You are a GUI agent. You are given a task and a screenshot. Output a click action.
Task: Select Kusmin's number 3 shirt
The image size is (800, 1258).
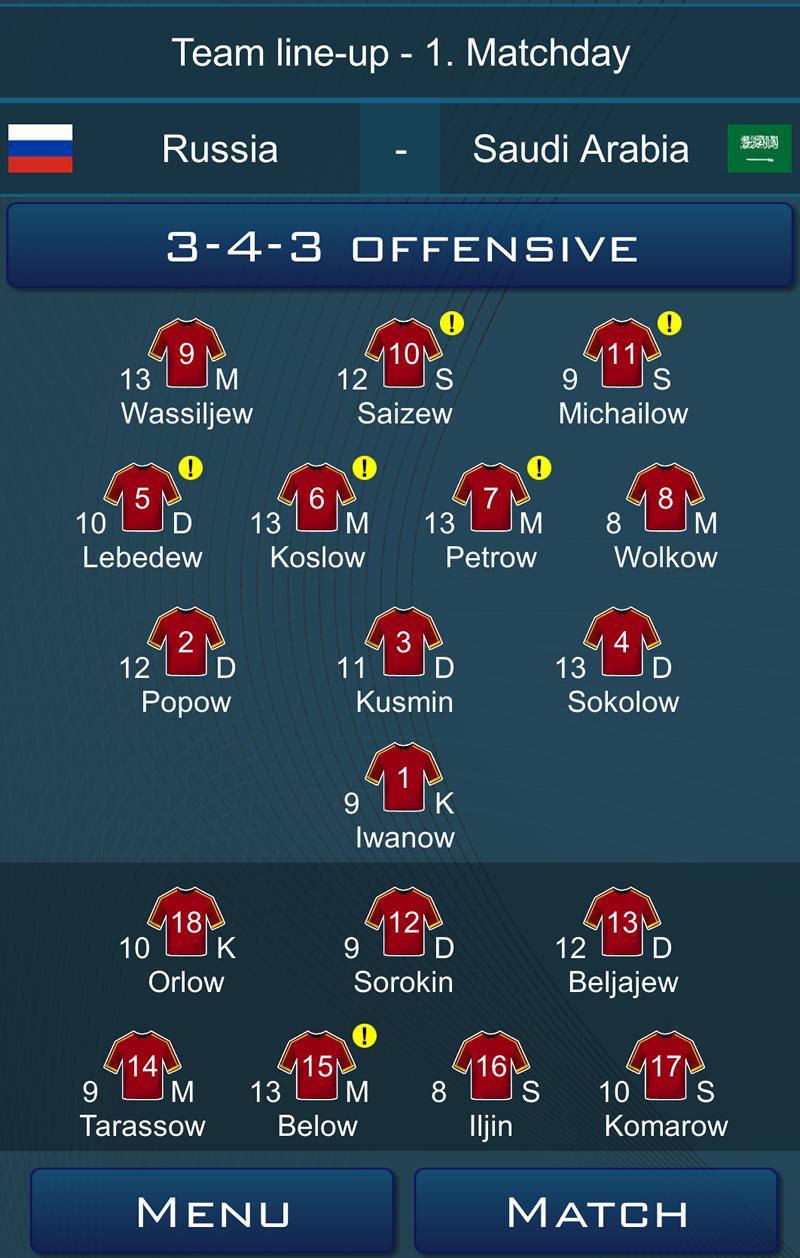(x=403, y=643)
